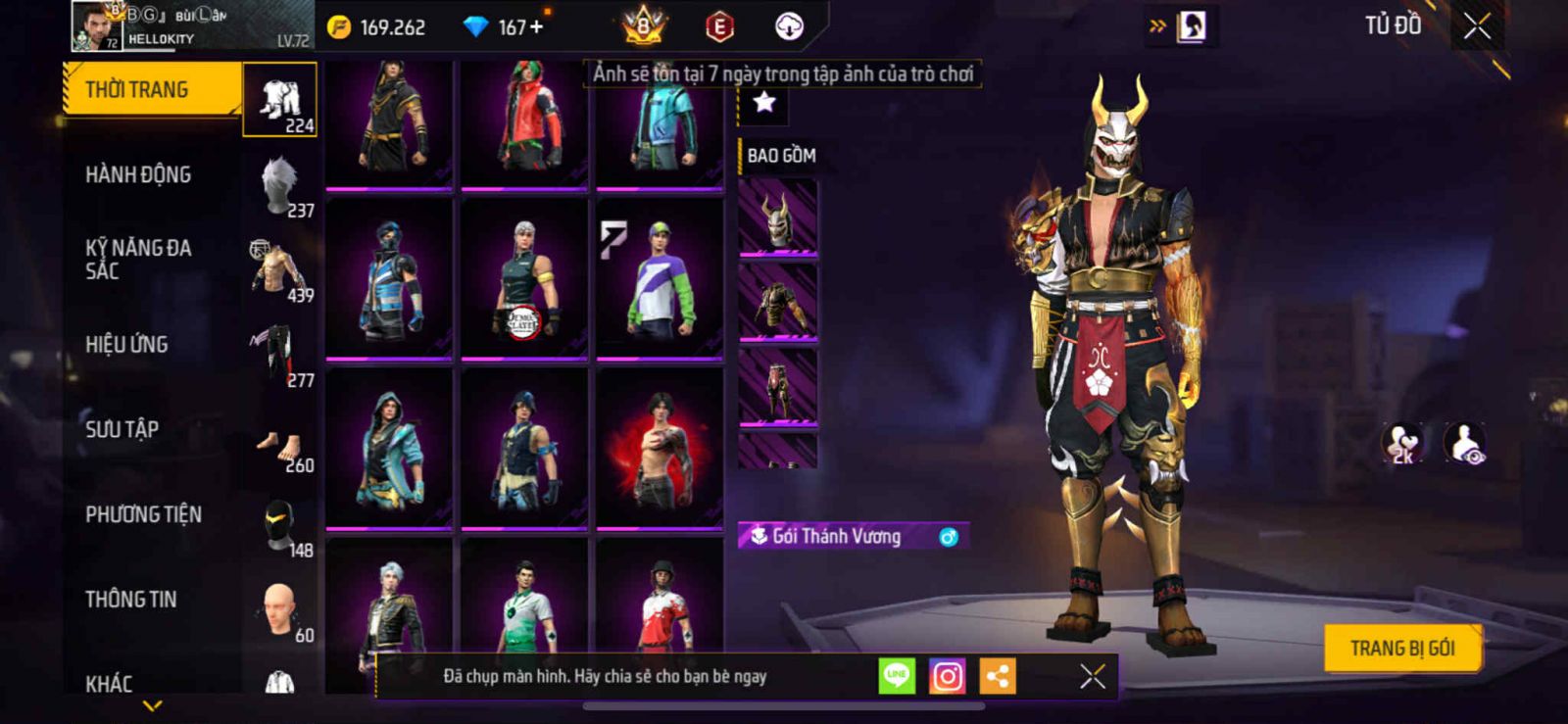Toggle the character view eye icon

point(1465,443)
